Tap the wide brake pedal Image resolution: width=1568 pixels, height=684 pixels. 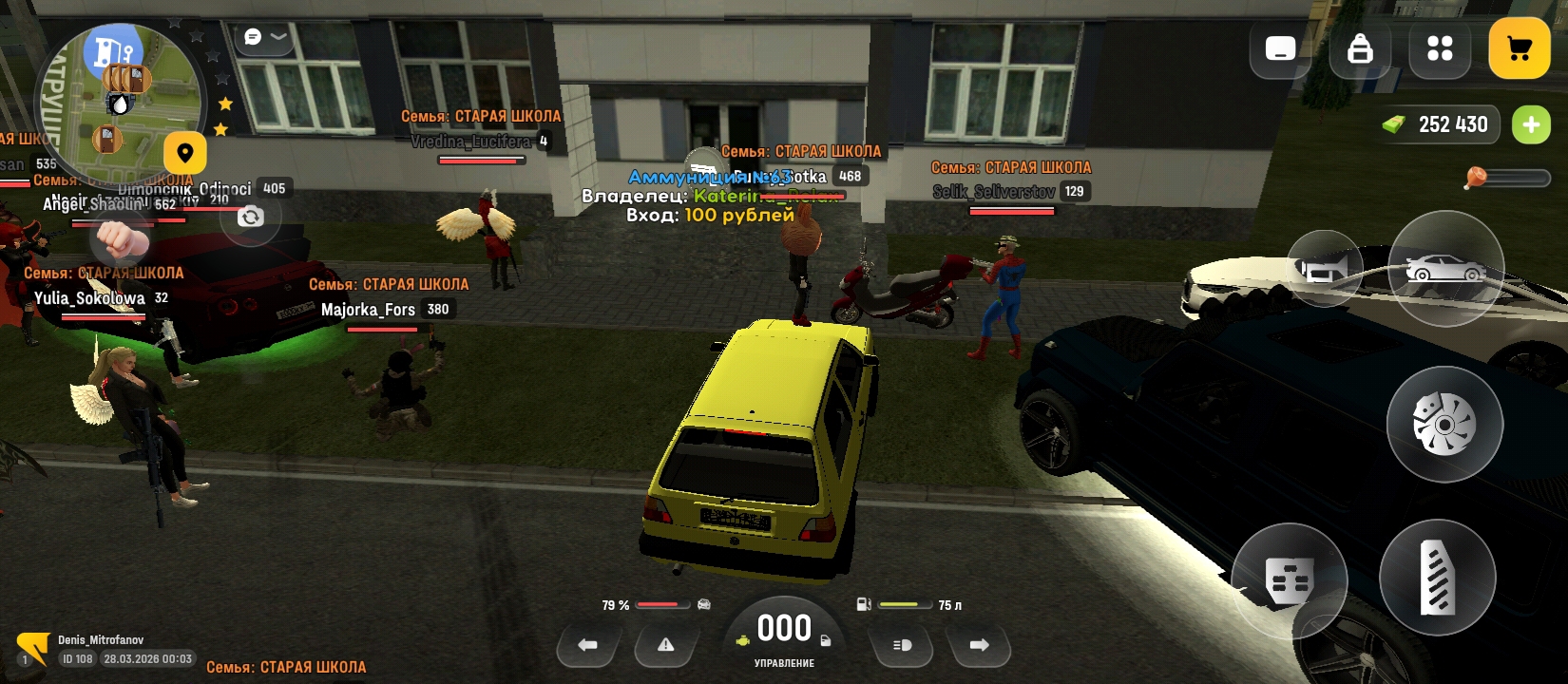coord(1289,579)
